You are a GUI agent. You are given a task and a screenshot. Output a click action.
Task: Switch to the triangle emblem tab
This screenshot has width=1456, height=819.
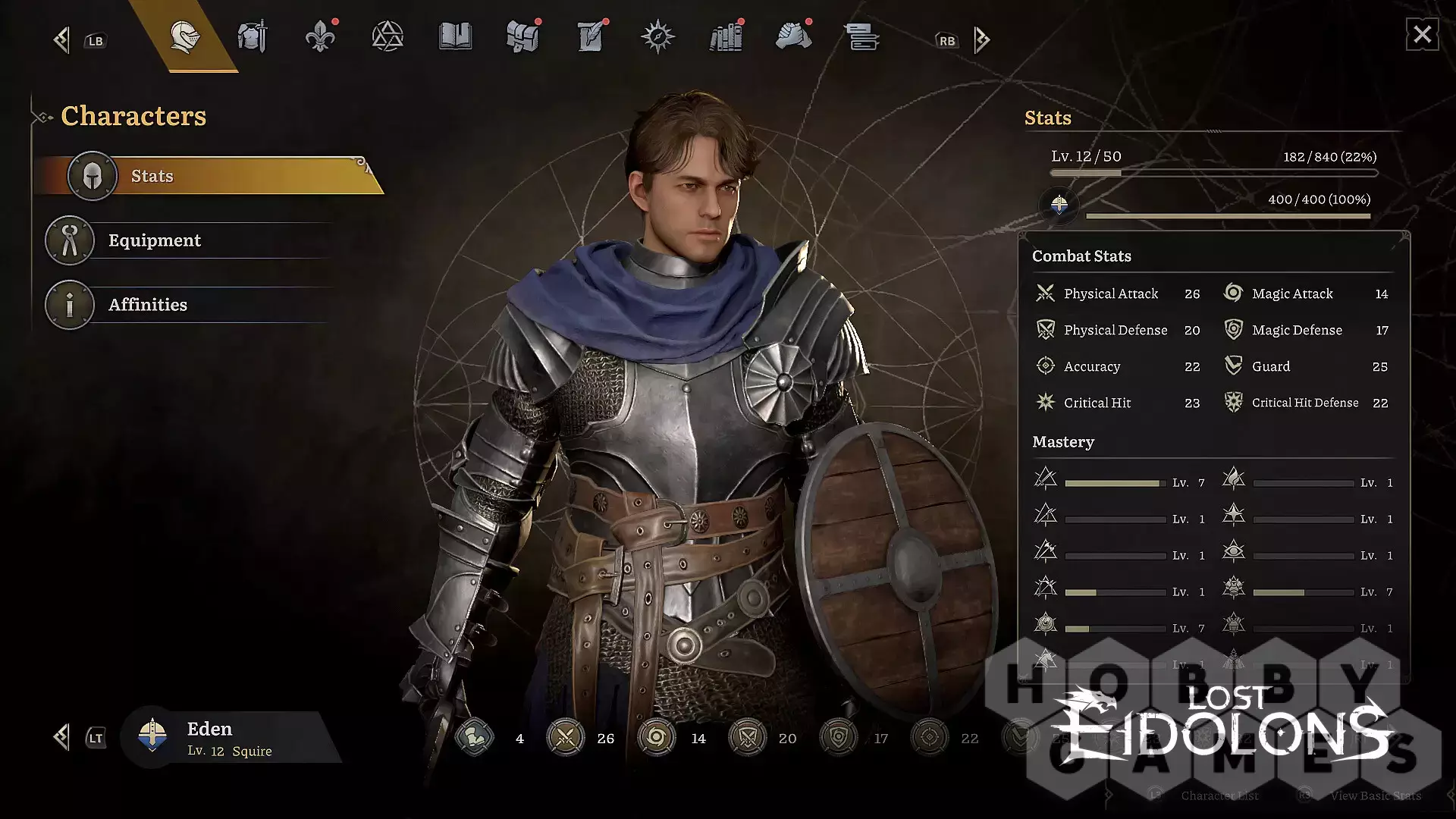[388, 36]
